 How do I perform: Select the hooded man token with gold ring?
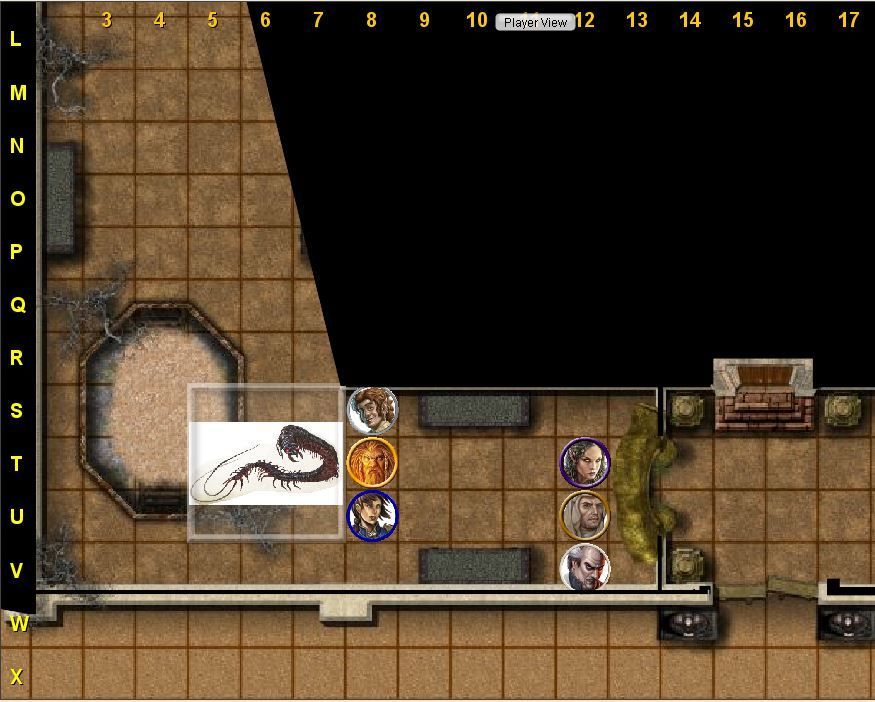click(585, 516)
